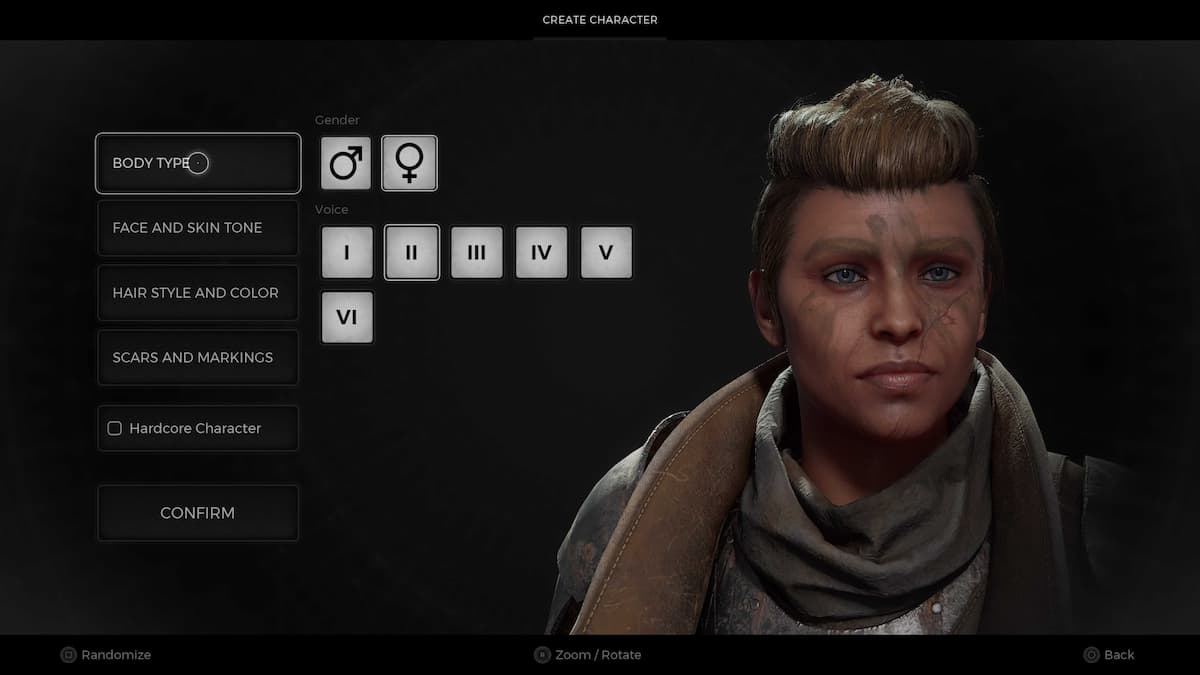Click the Create Character header tab
The height and width of the screenshot is (675, 1200).
click(x=600, y=20)
